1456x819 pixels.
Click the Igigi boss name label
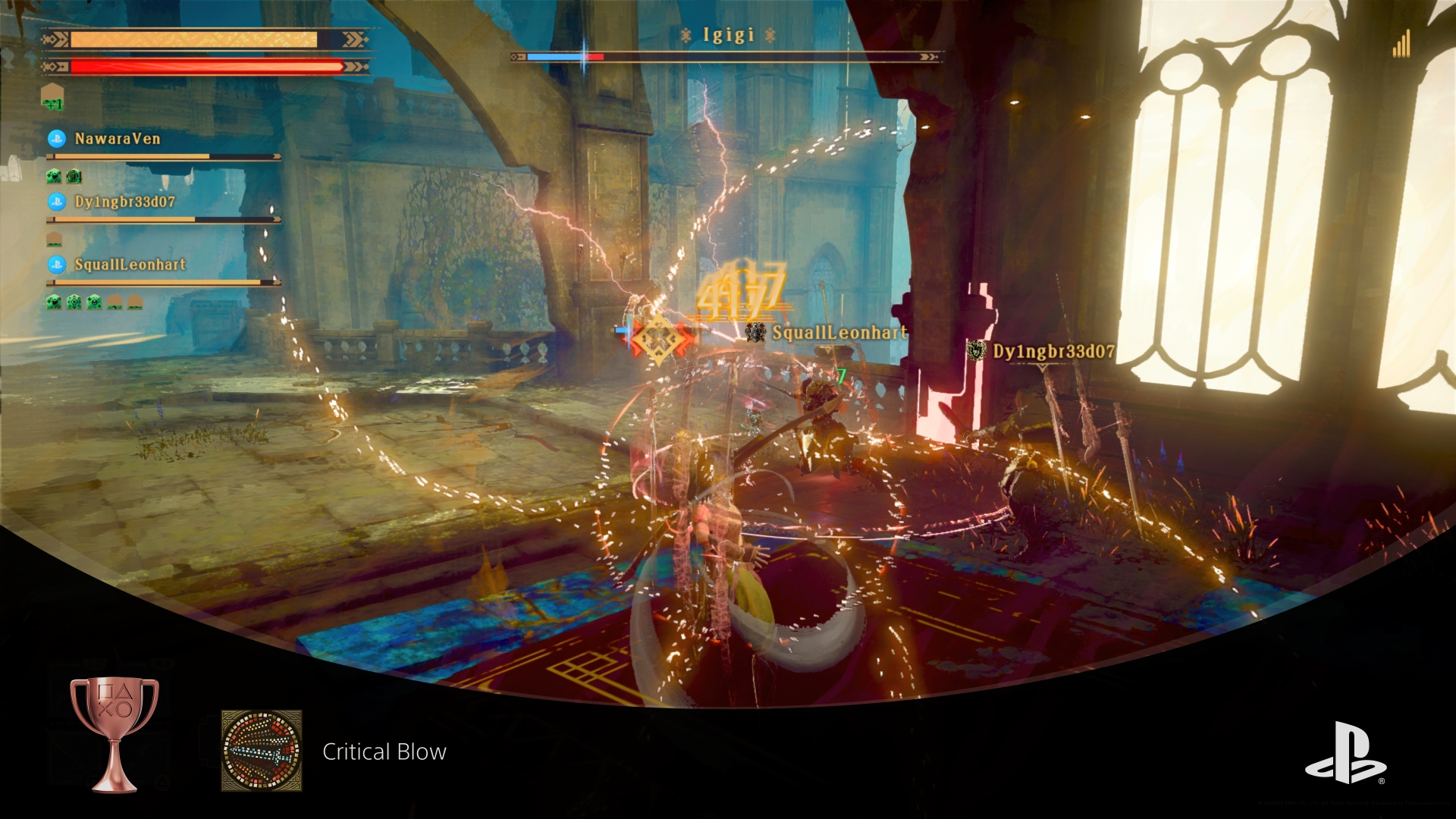(x=728, y=35)
